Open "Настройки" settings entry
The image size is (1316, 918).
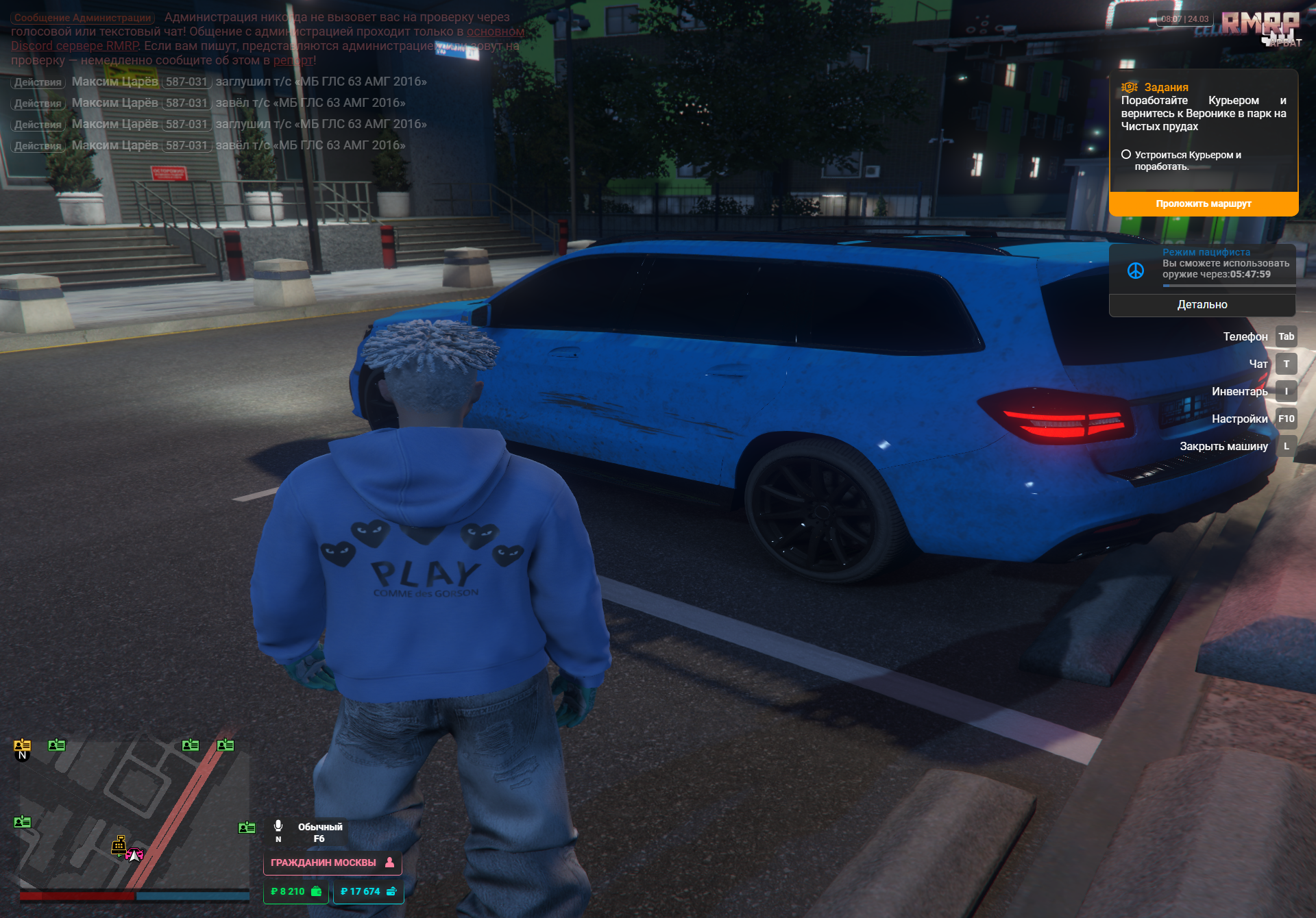tap(1239, 419)
